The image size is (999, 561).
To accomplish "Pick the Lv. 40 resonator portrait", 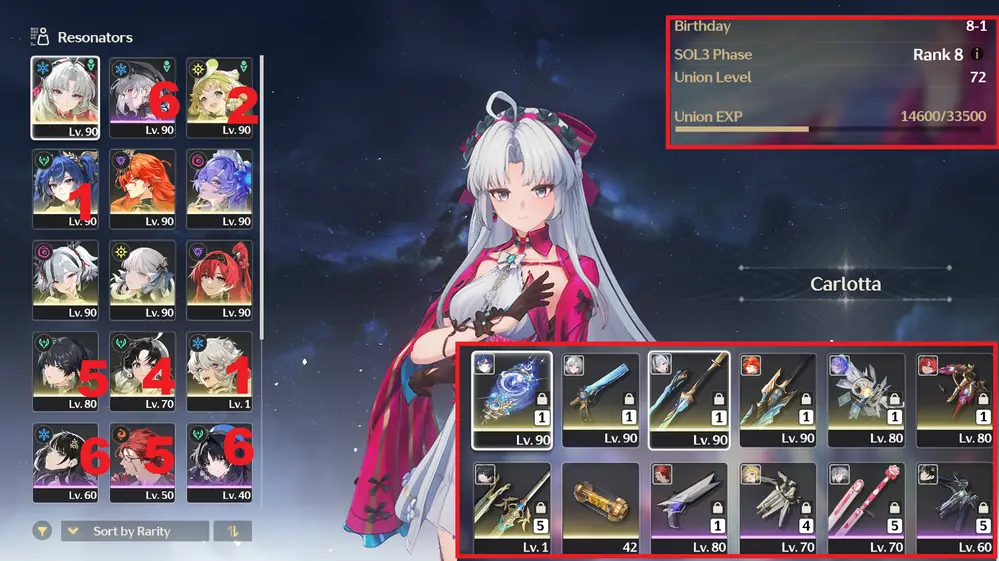I will tap(219, 462).
